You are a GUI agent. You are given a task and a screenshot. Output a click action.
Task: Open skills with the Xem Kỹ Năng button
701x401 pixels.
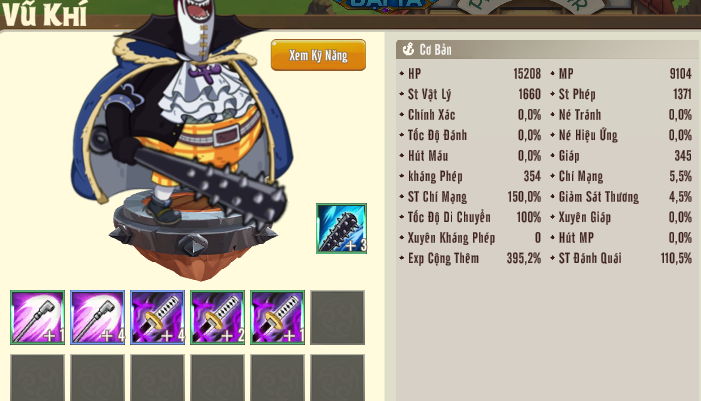tap(318, 55)
